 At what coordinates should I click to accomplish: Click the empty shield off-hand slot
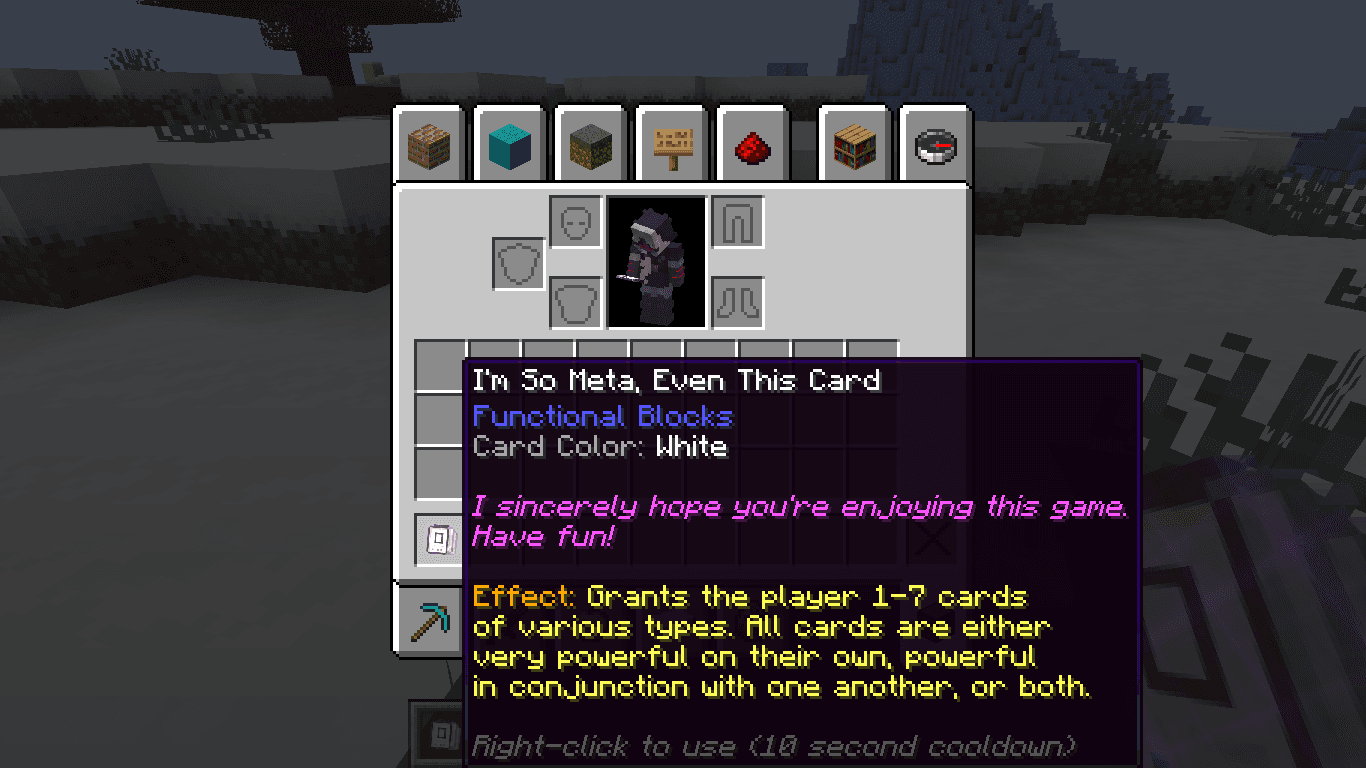click(x=518, y=264)
